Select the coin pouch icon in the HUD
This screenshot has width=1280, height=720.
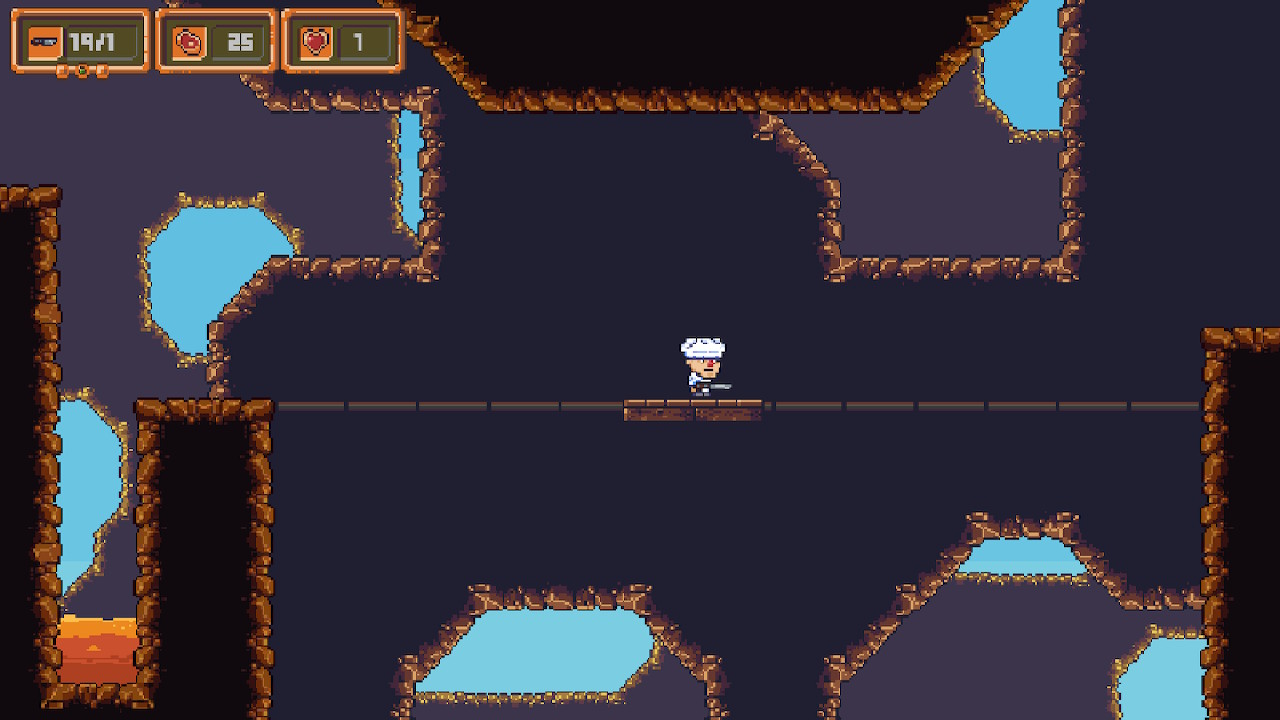click(x=188, y=41)
